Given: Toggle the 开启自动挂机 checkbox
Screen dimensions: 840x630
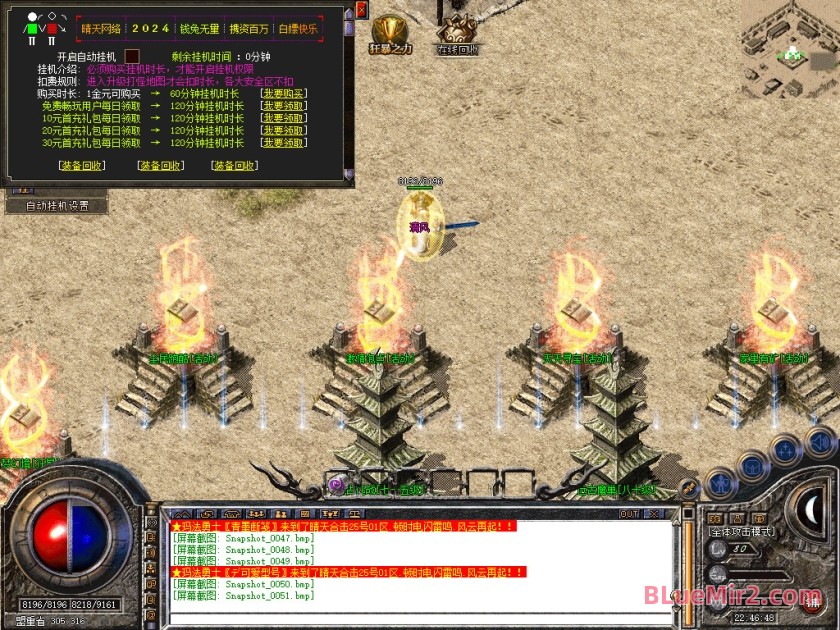Looking at the screenshot, I should point(132,57).
